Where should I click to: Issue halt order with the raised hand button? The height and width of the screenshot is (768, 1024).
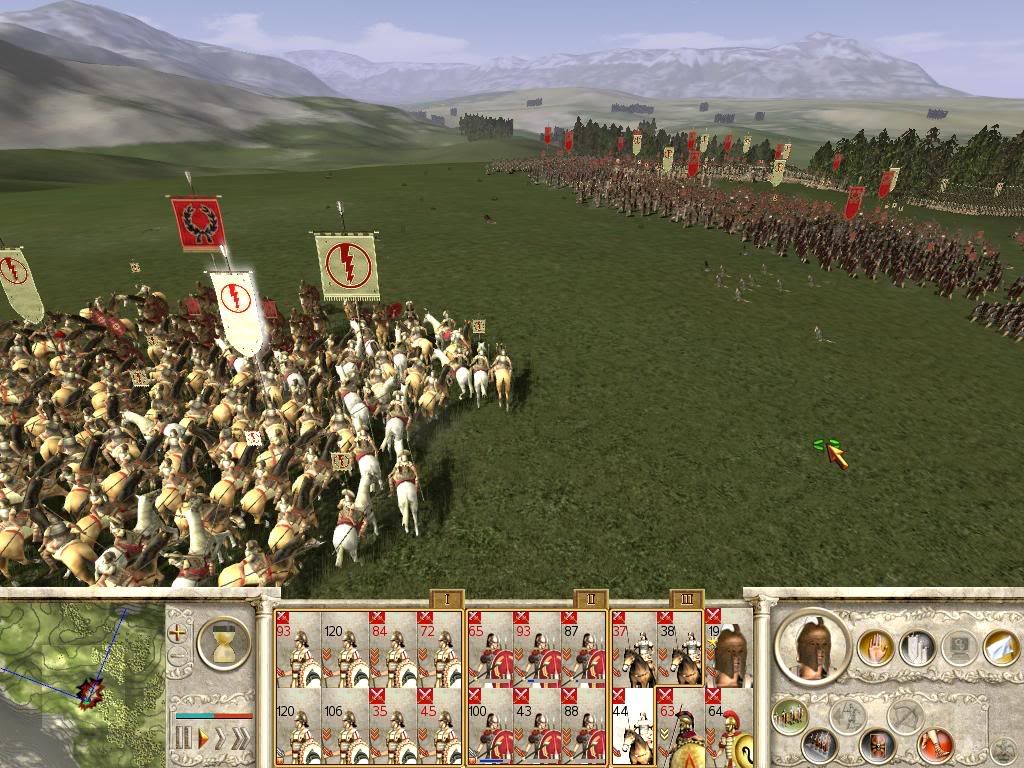pos(874,649)
